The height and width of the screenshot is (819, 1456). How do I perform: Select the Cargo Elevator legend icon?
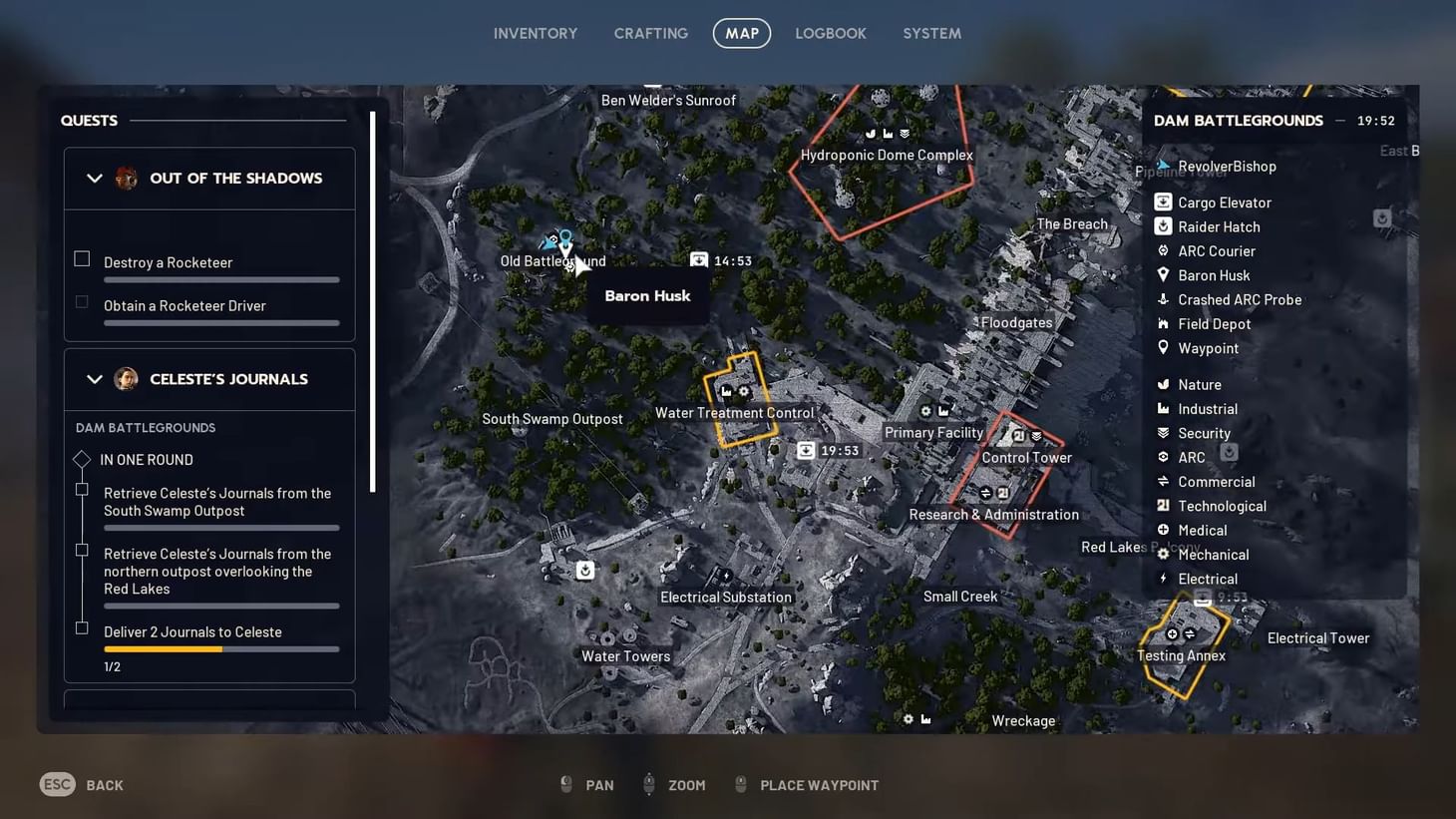(x=1163, y=202)
